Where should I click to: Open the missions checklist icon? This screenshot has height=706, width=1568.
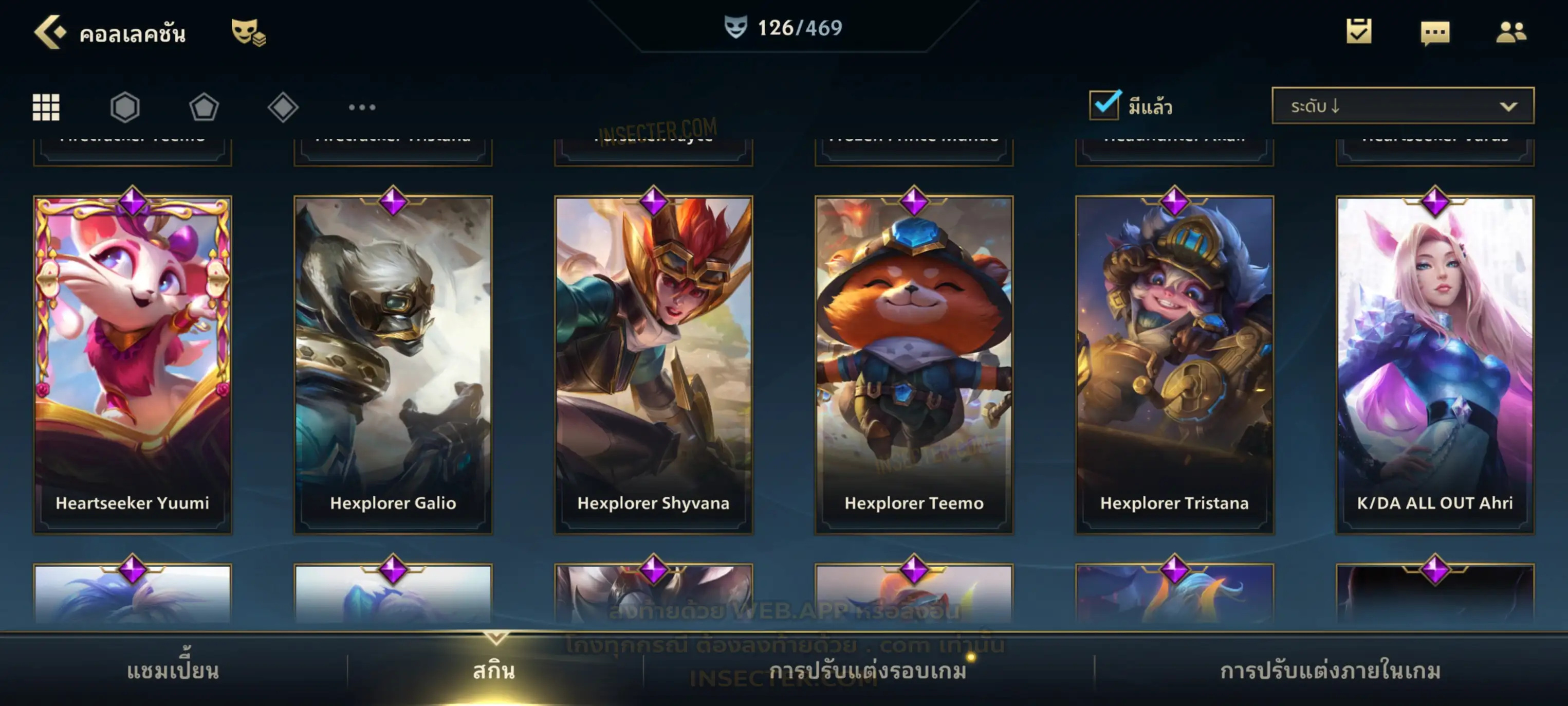click(x=1359, y=32)
